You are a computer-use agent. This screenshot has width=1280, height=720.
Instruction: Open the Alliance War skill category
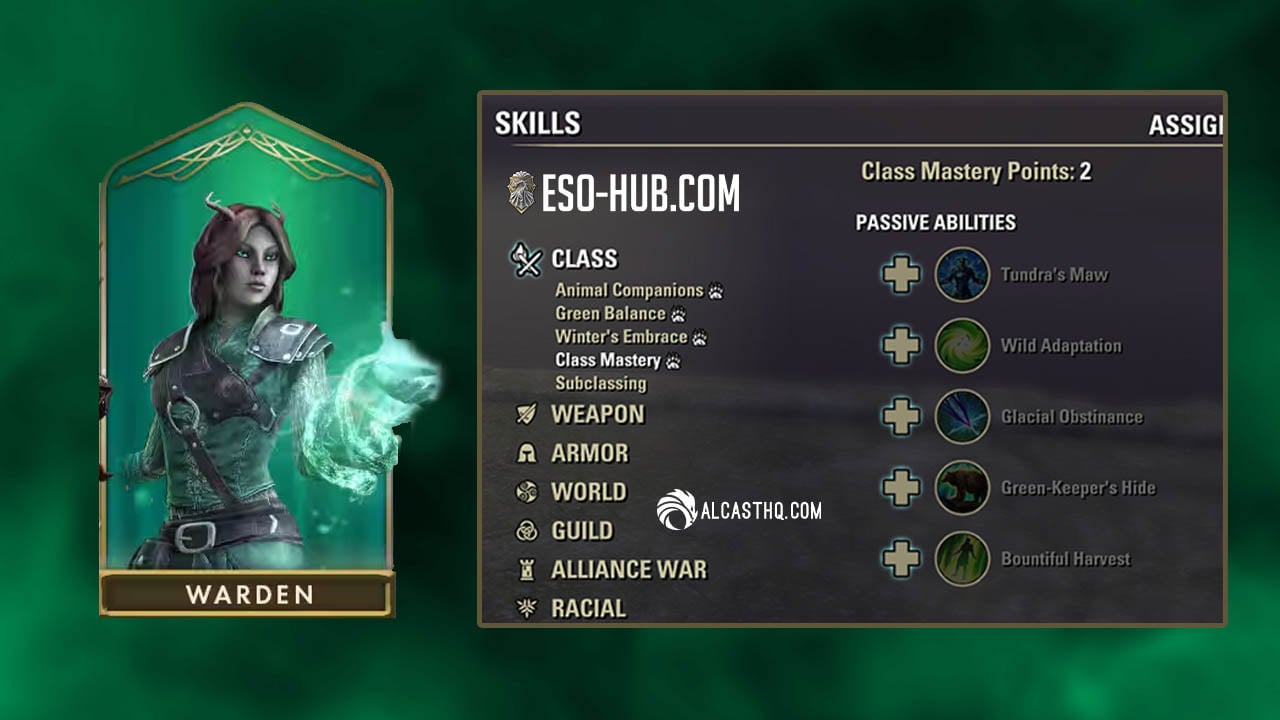pyautogui.click(x=628, y=570)
